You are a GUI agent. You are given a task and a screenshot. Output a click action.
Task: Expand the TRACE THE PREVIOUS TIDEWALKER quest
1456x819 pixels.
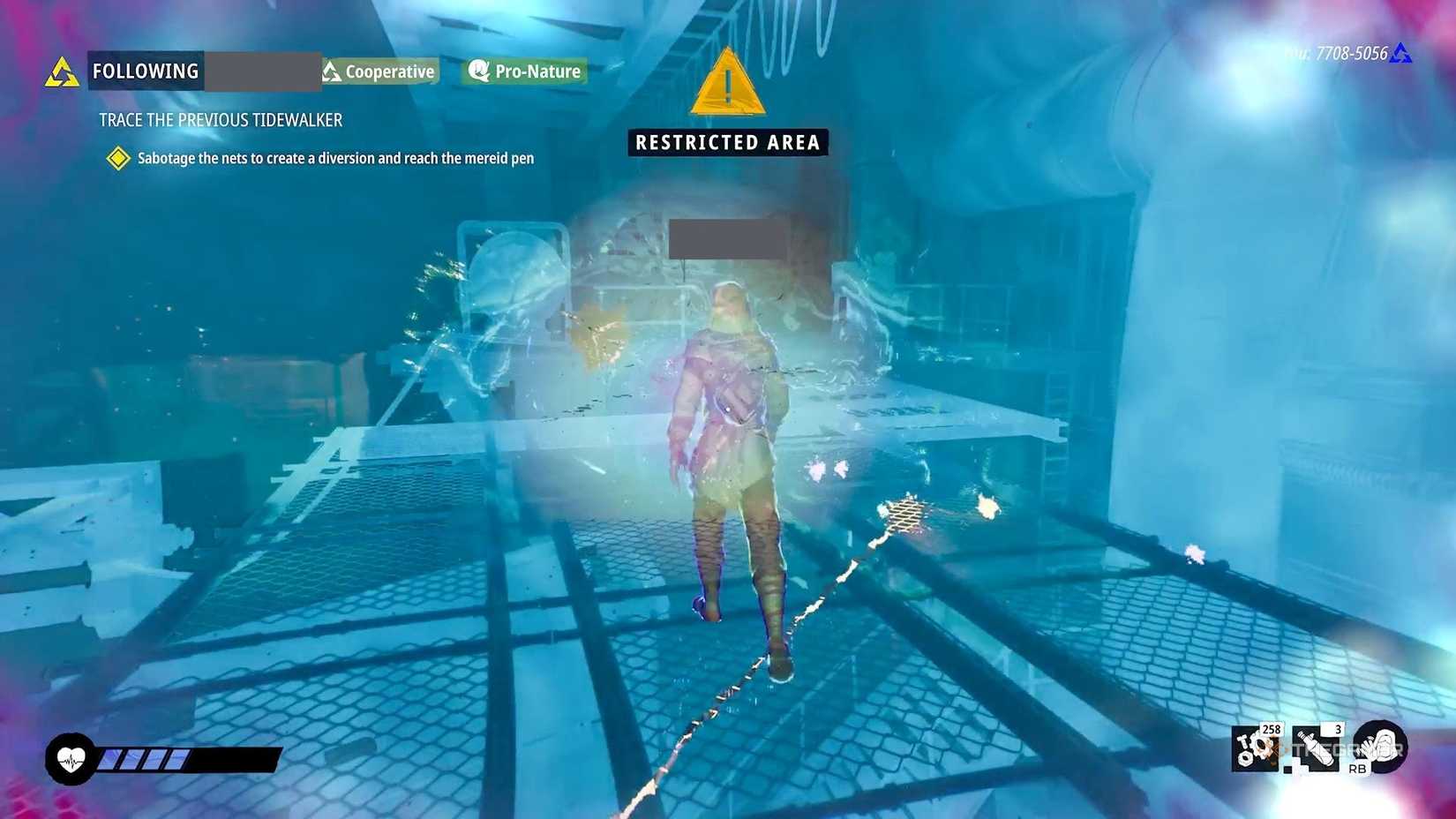220,120
